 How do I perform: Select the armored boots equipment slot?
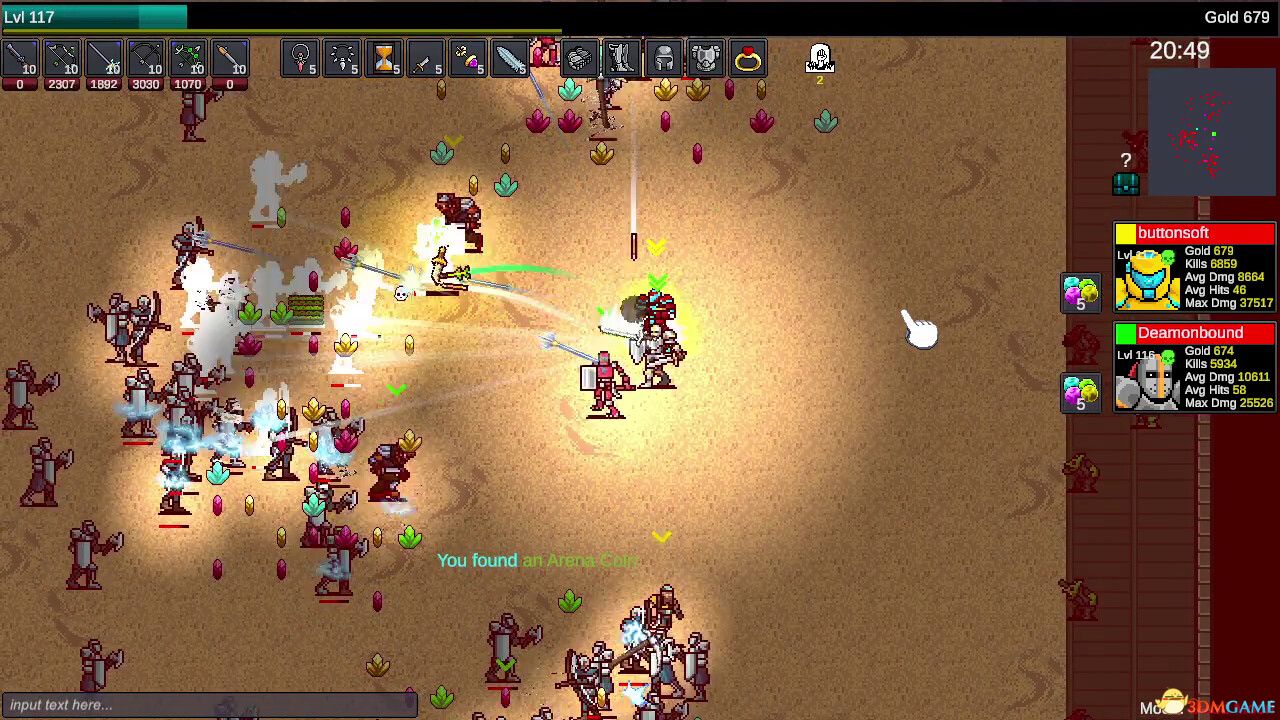621,60
